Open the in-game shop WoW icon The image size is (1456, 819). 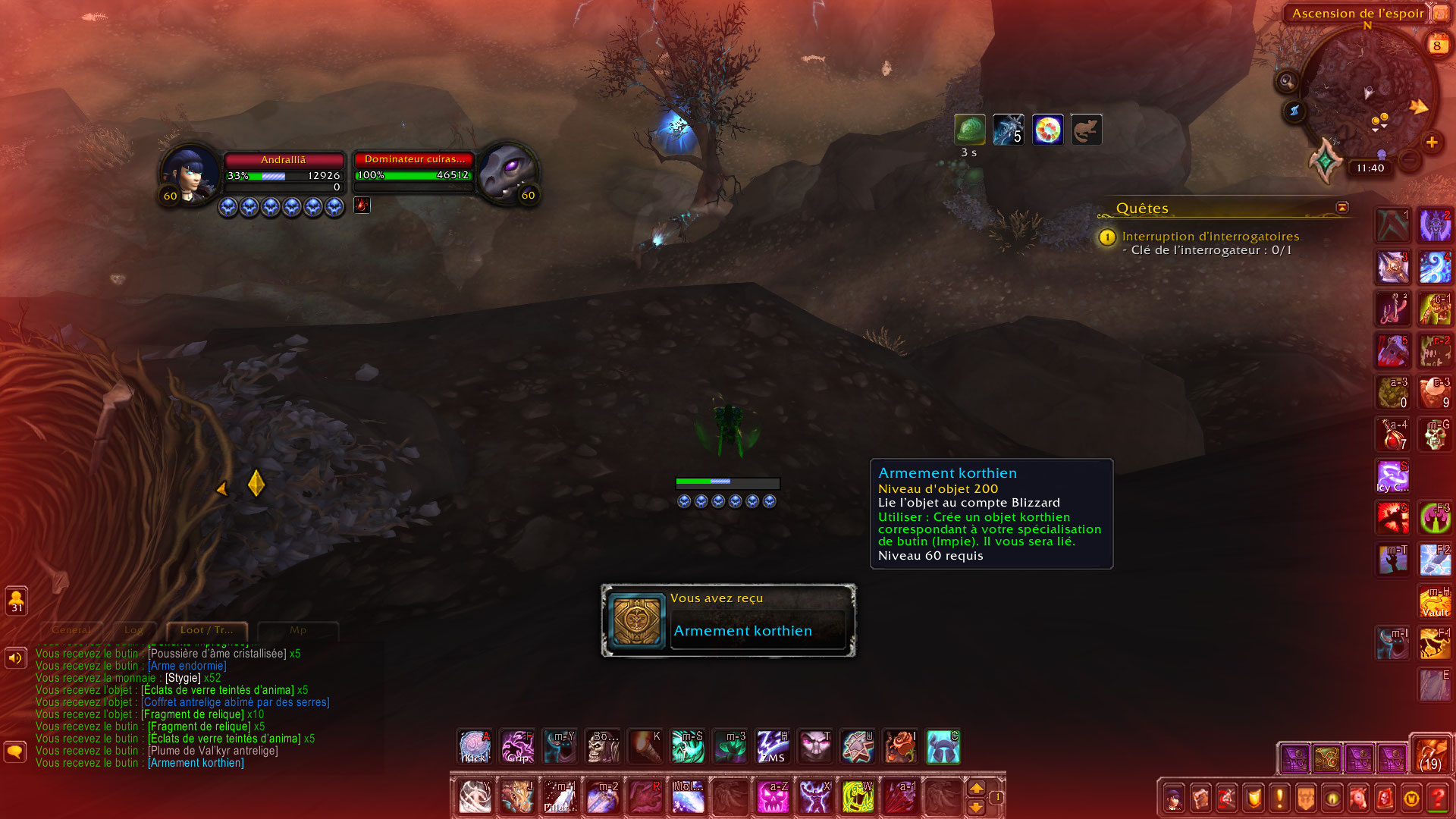coord(1410,797)
